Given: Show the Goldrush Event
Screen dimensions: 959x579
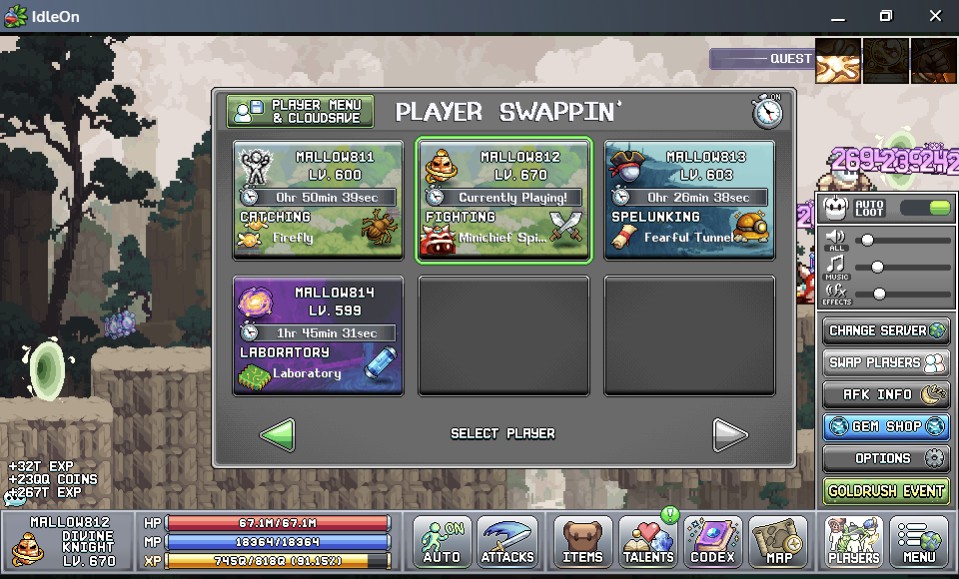Looking at the screenshot, I should (x=885, y=491).
